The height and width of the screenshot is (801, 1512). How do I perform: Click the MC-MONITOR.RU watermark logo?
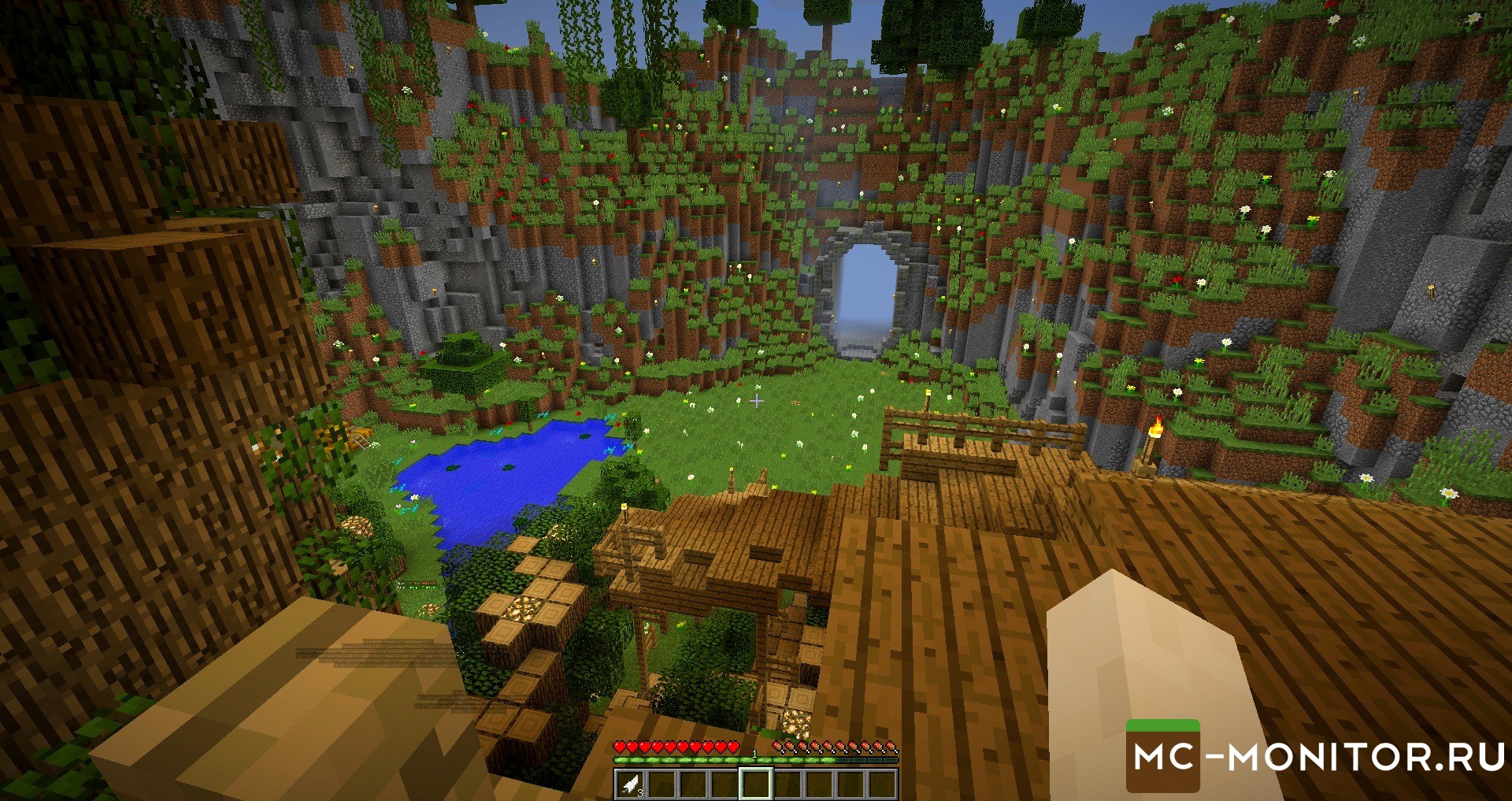tap(1314, 756)
